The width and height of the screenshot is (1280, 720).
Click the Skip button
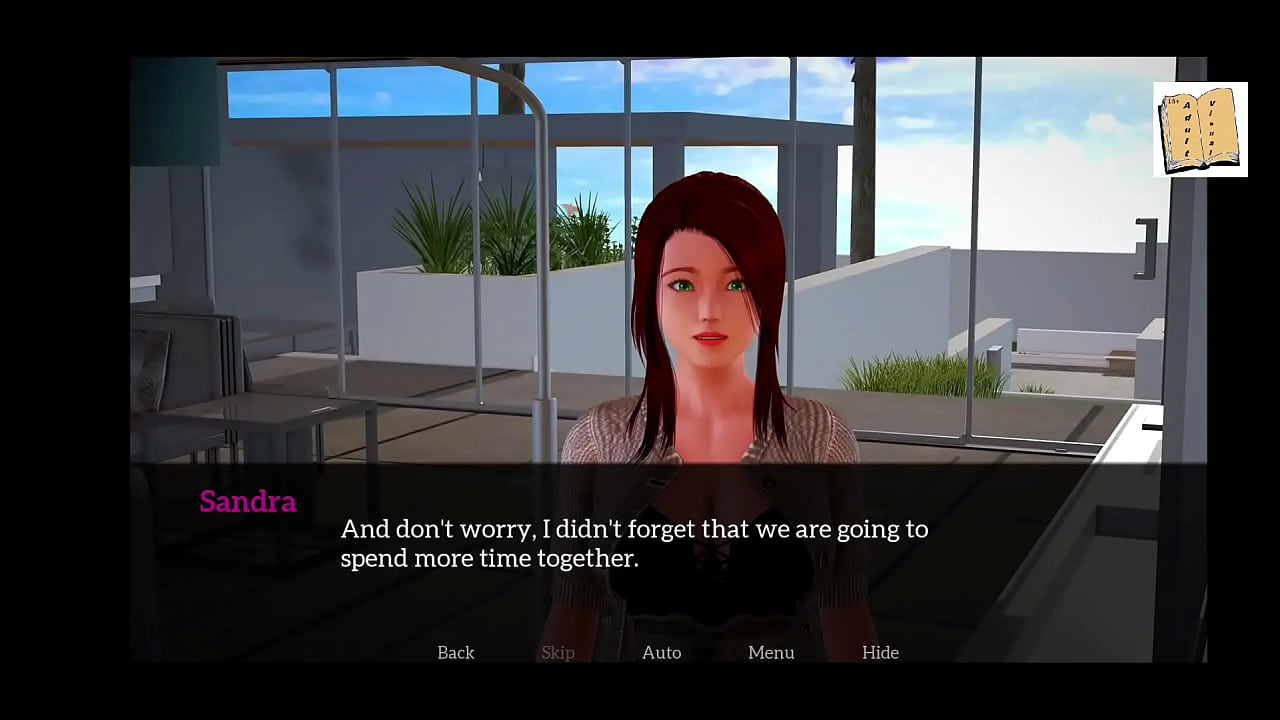[558, 652]
